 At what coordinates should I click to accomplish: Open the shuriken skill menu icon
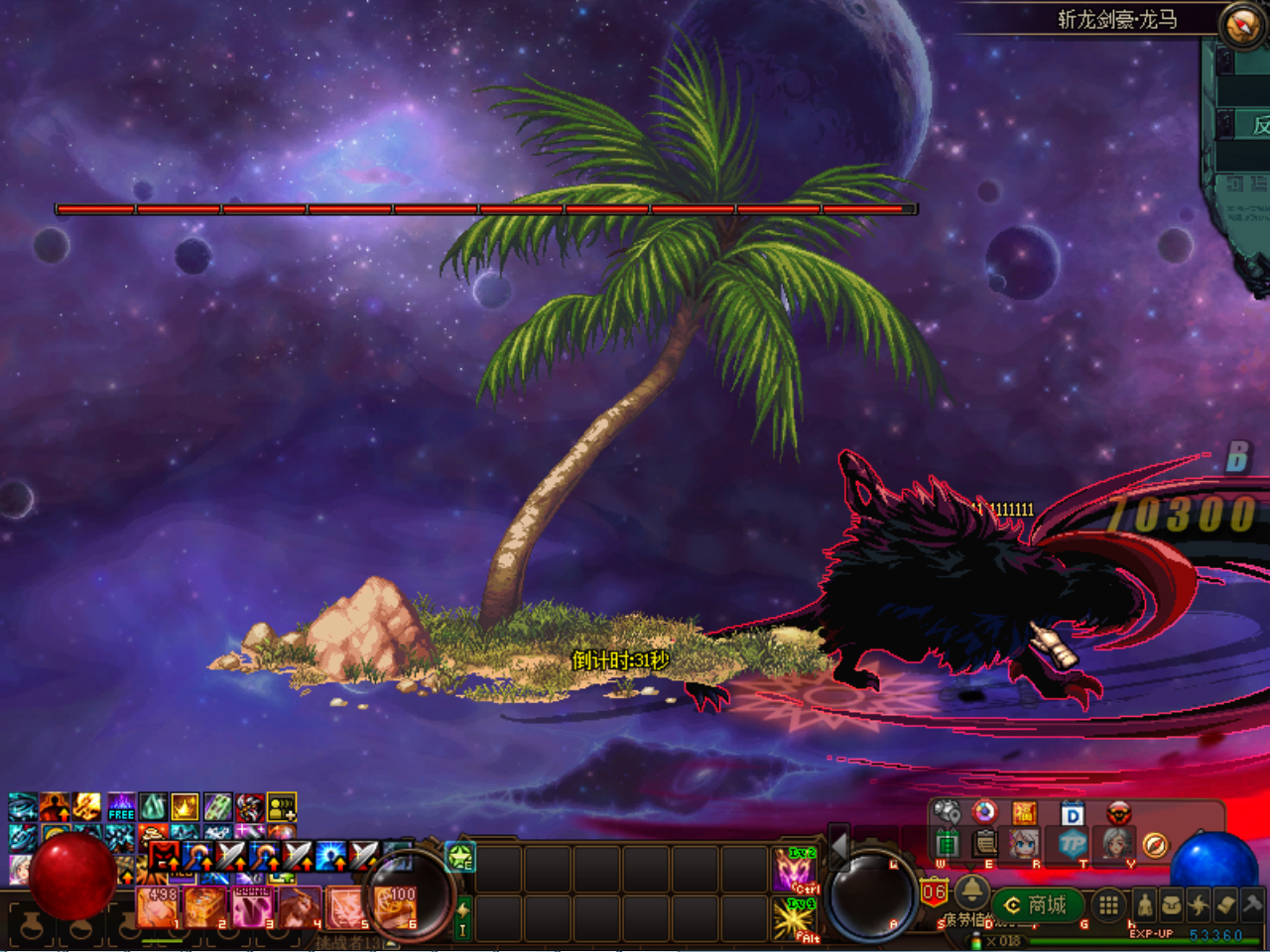click(1199, 904)
